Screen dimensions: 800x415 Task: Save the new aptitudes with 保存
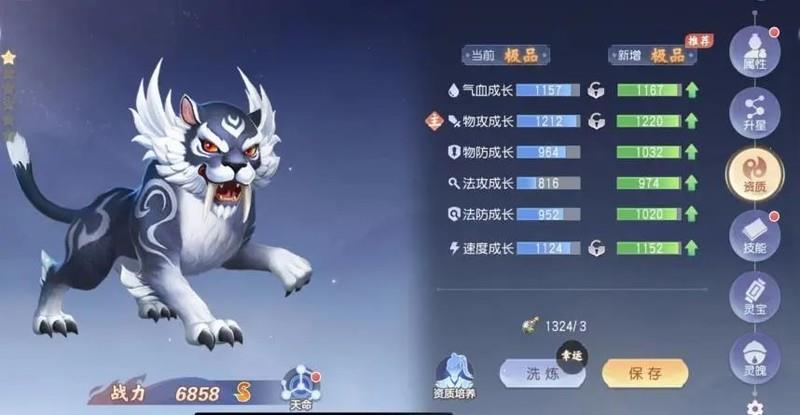click(645, 373)
